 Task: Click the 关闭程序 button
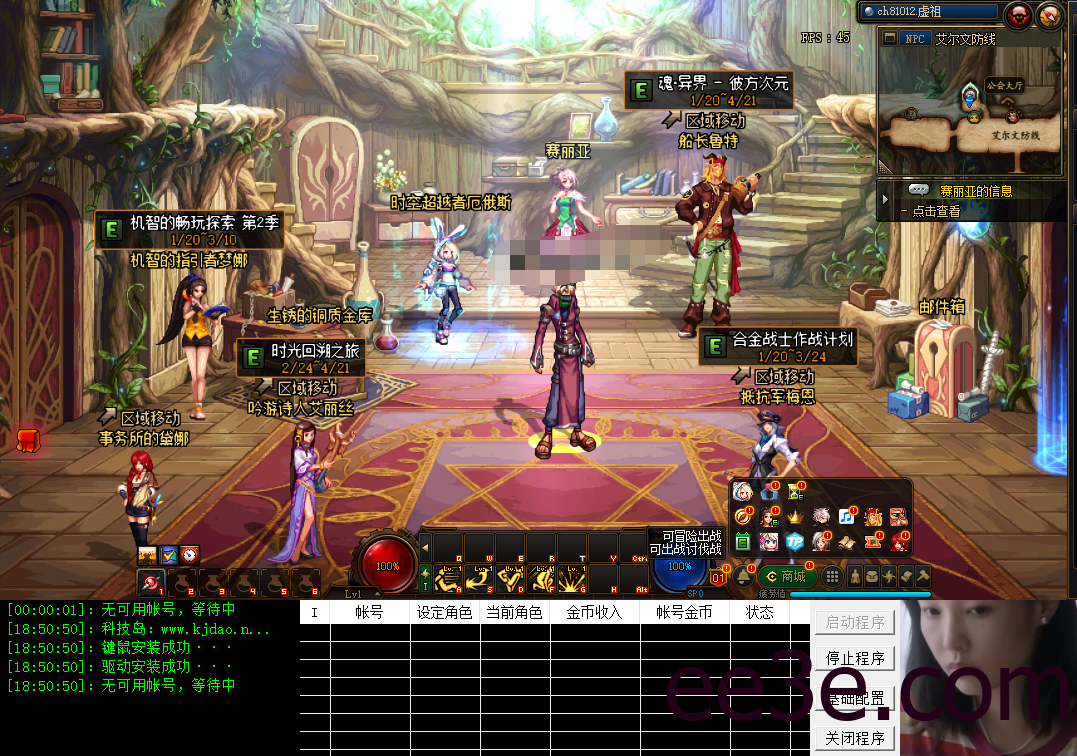(855, 739)
